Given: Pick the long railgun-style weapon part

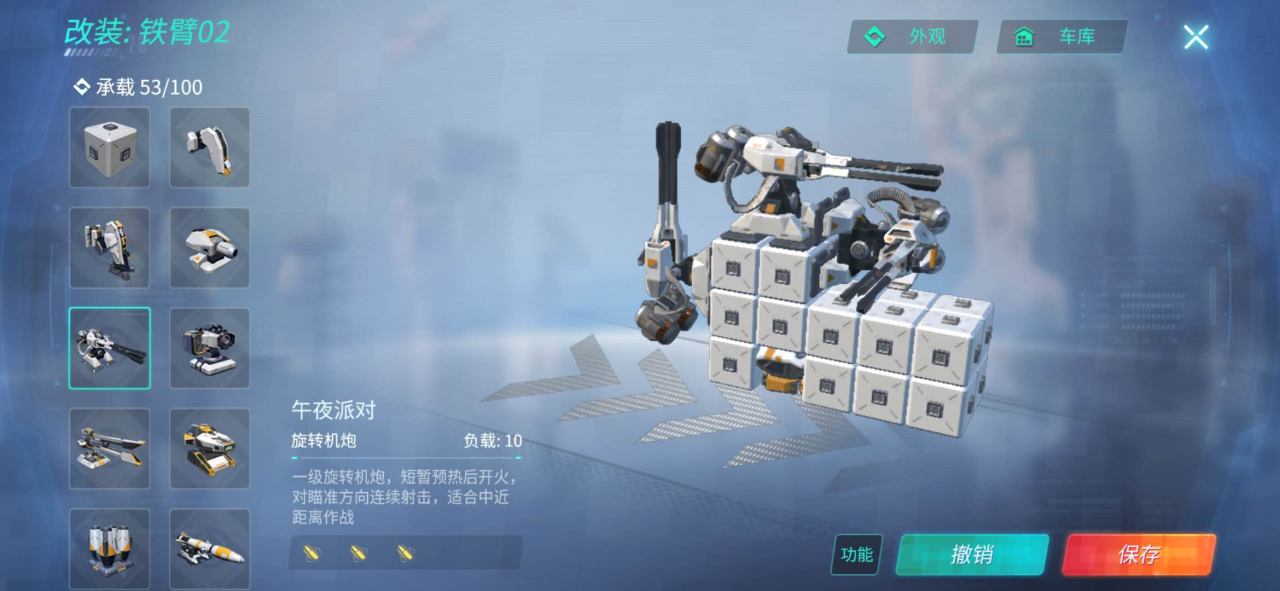Looking at the screenshot, I should [109, 448].
